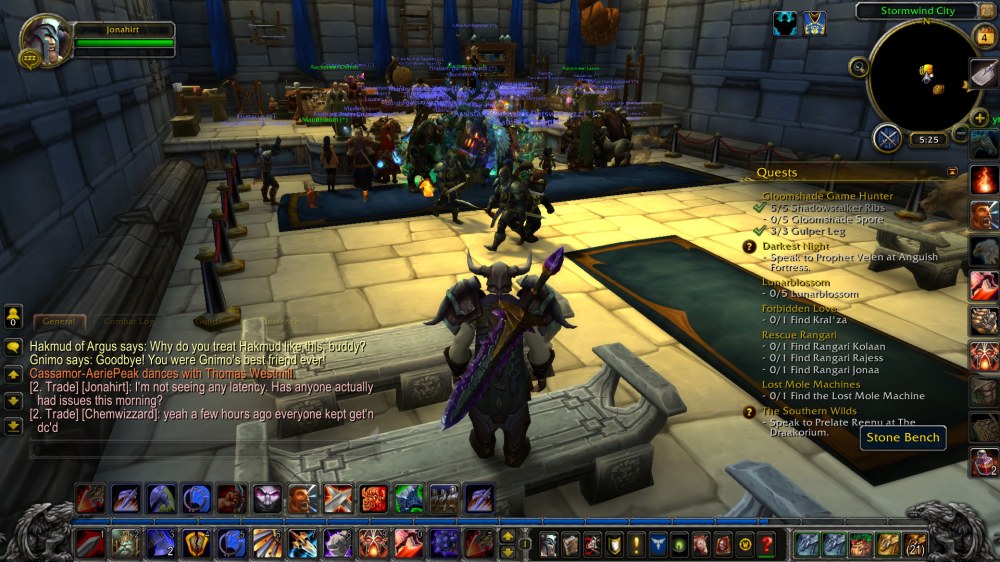The image size is (1000, 562).
Task: Open the backpack with 21 free slots
Action: point(915,544)
